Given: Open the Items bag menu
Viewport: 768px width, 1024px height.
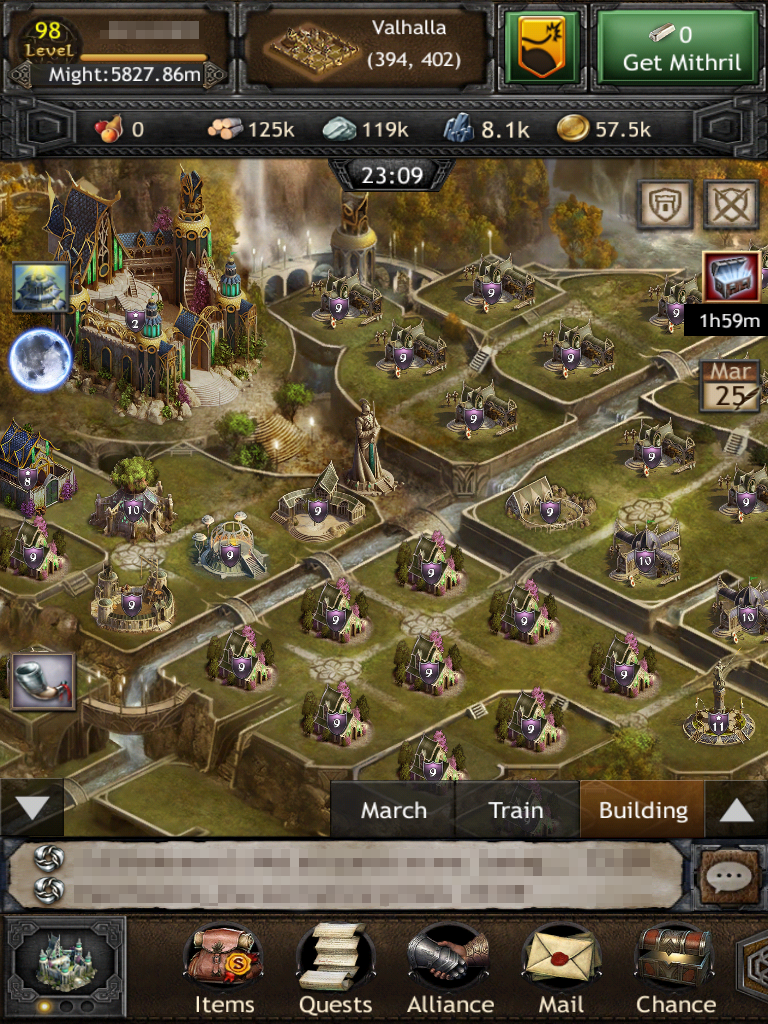Looking at the screenshot, I should (x=223, y=970).
